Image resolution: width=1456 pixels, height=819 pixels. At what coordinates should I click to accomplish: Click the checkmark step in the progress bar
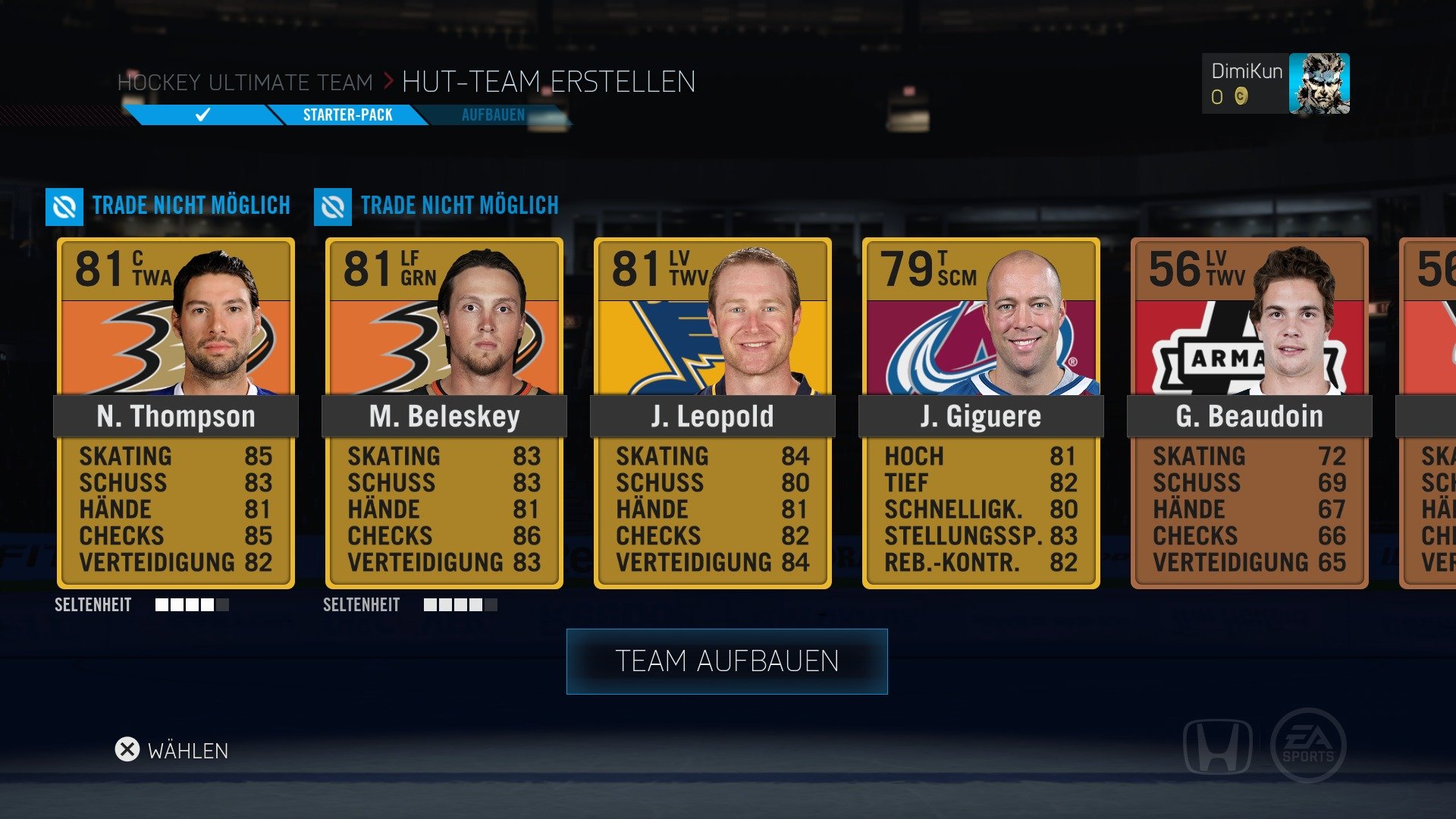201,115
